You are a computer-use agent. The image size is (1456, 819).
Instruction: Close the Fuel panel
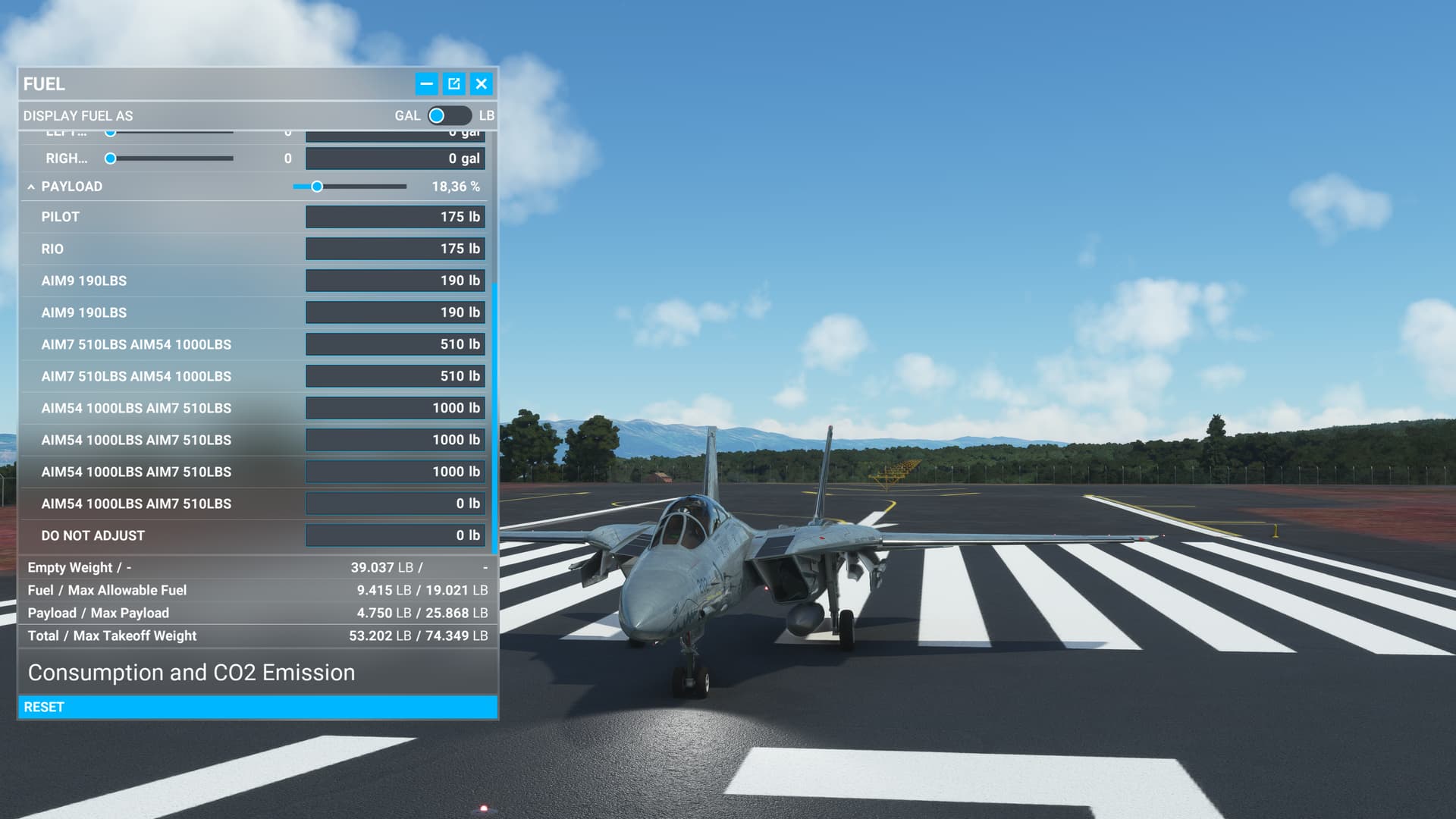pyautogui.click(x=481, y=84)
